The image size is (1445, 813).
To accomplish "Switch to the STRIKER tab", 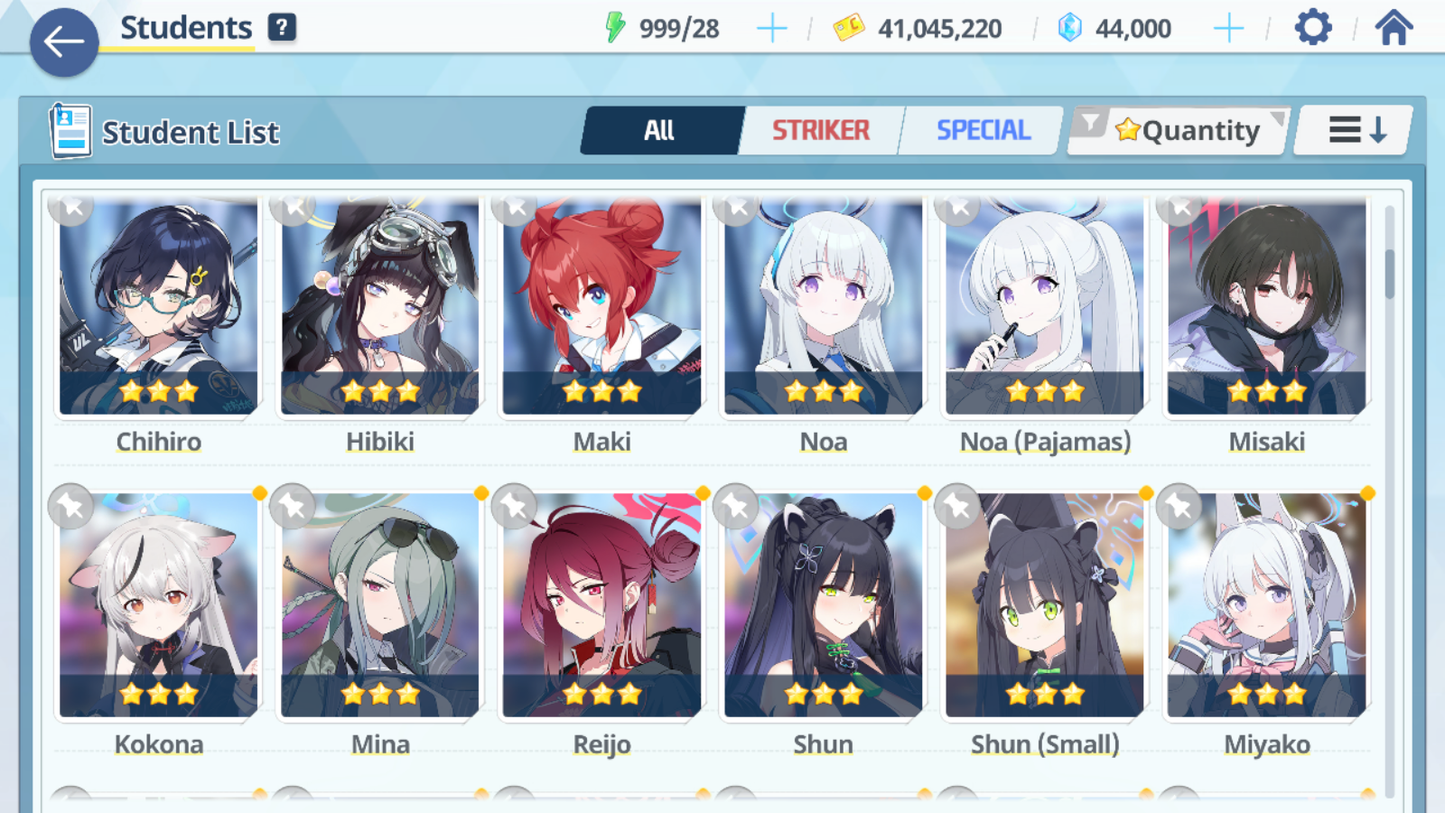I will click(820, 130).
